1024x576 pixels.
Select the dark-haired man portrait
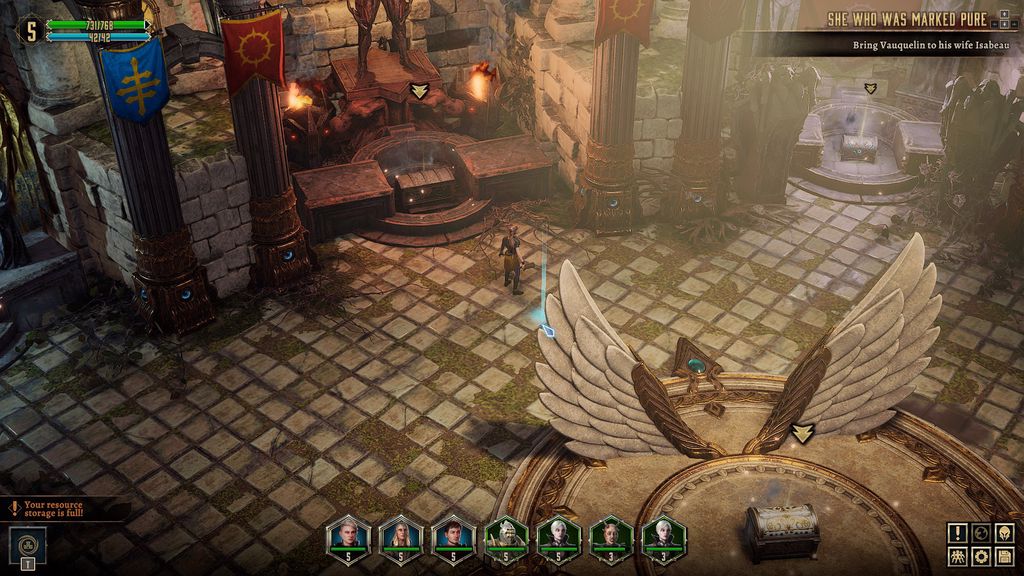point(452,537)
